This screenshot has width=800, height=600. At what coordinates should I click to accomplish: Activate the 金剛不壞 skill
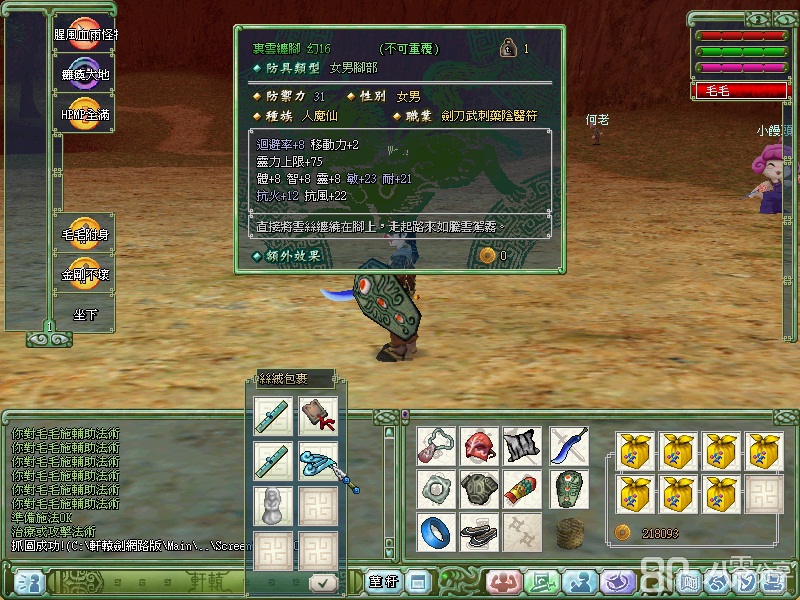pos(84,273)
